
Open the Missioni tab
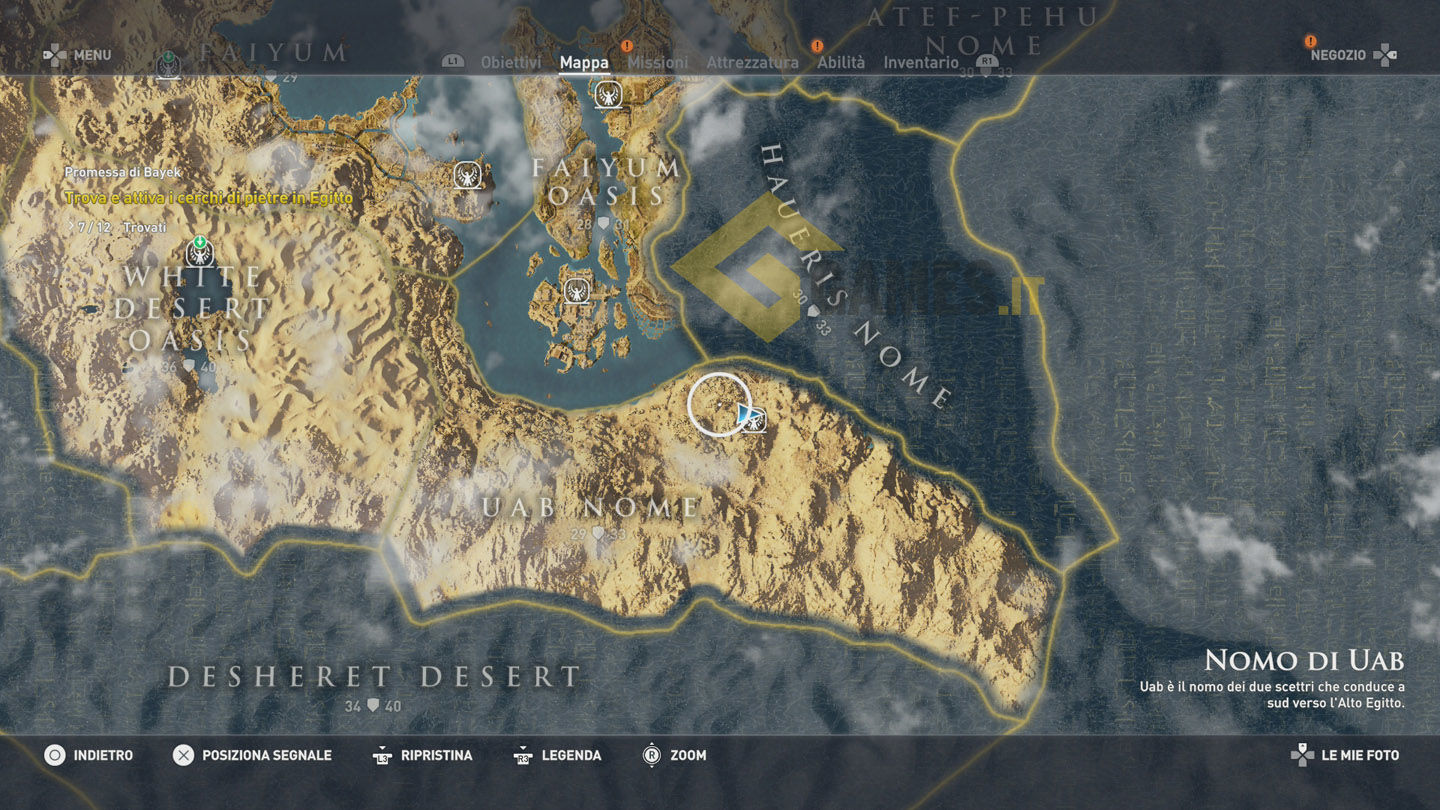(657, 62)
